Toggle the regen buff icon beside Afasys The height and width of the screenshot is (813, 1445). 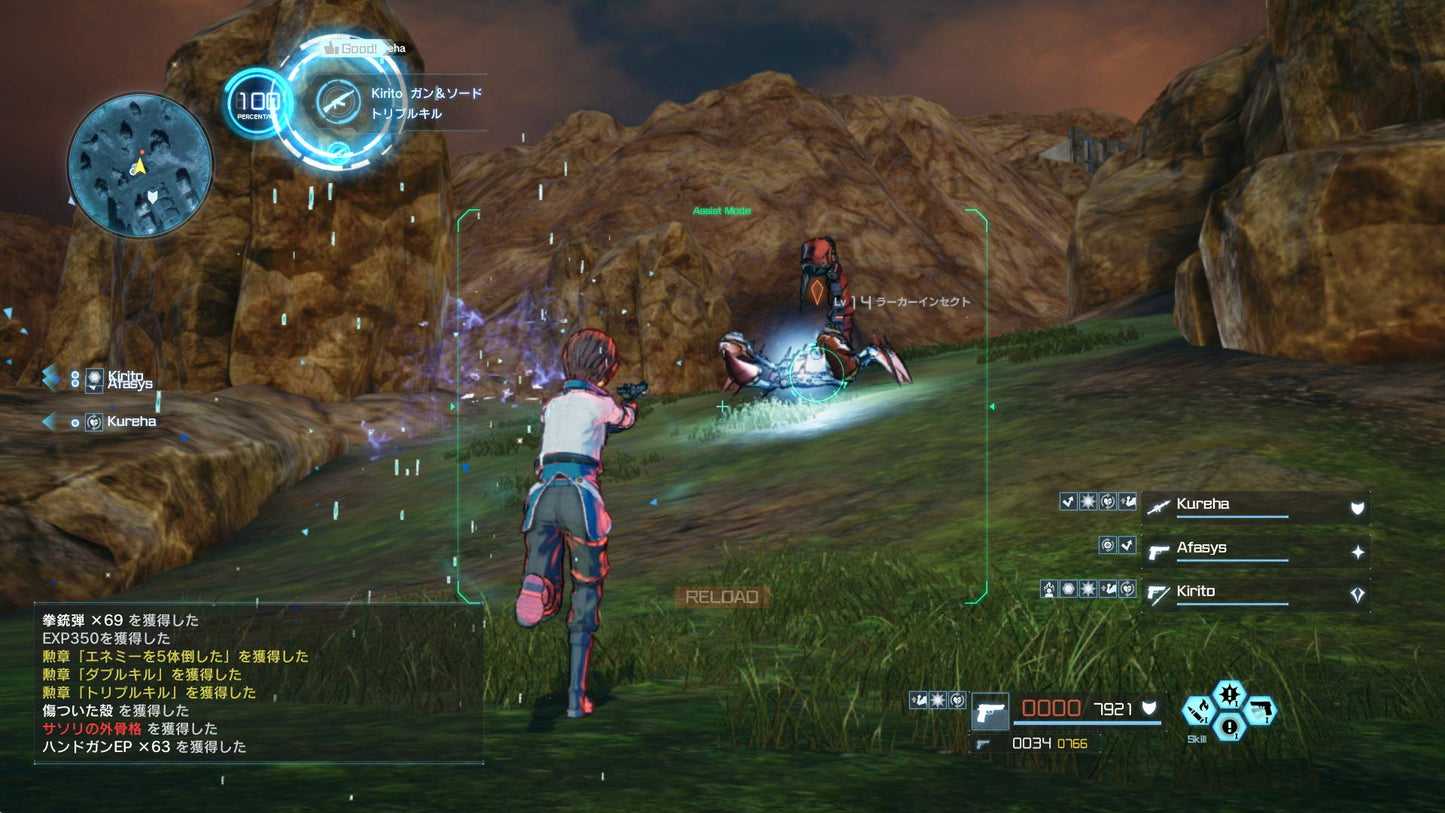click(x=1108, y=545)
